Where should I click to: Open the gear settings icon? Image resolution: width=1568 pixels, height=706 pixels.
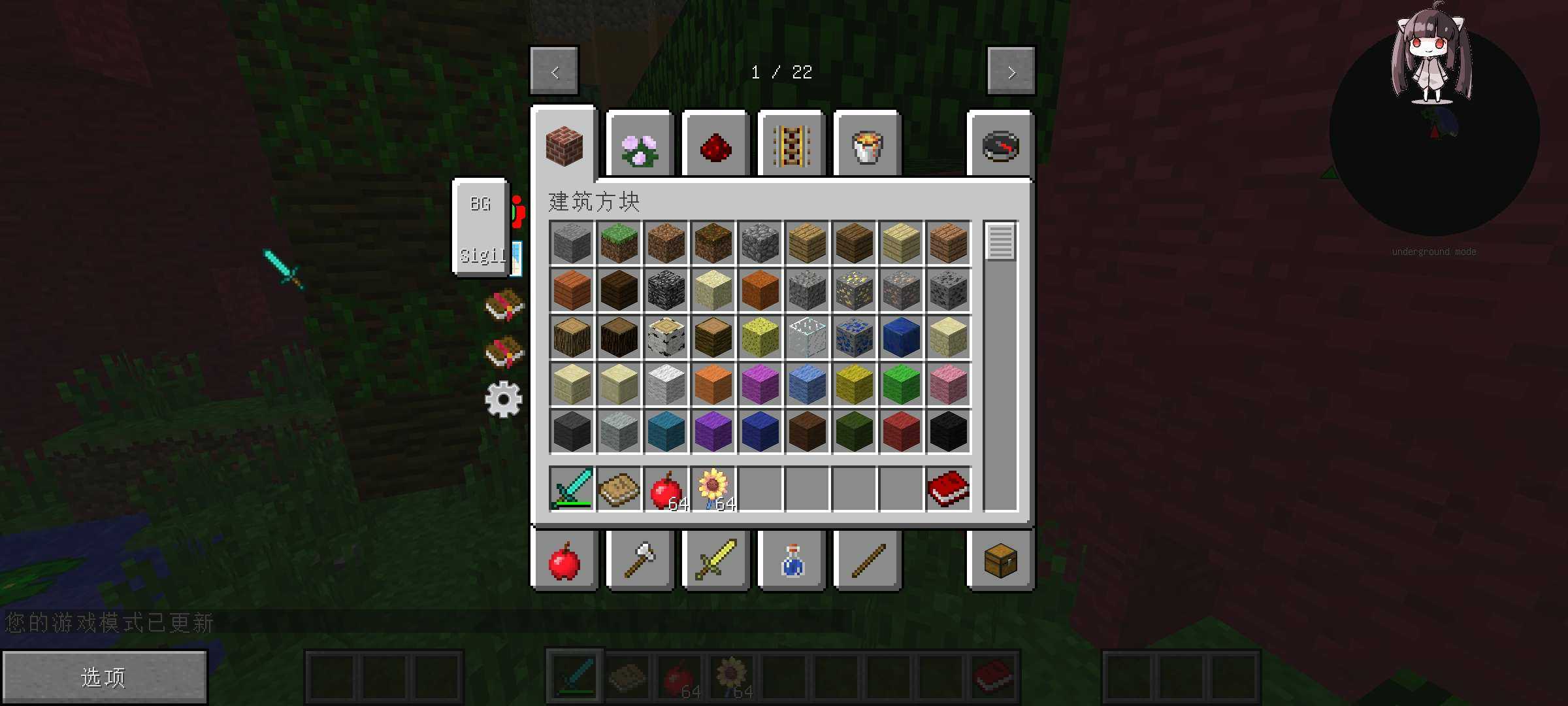(x=503, y=399)
